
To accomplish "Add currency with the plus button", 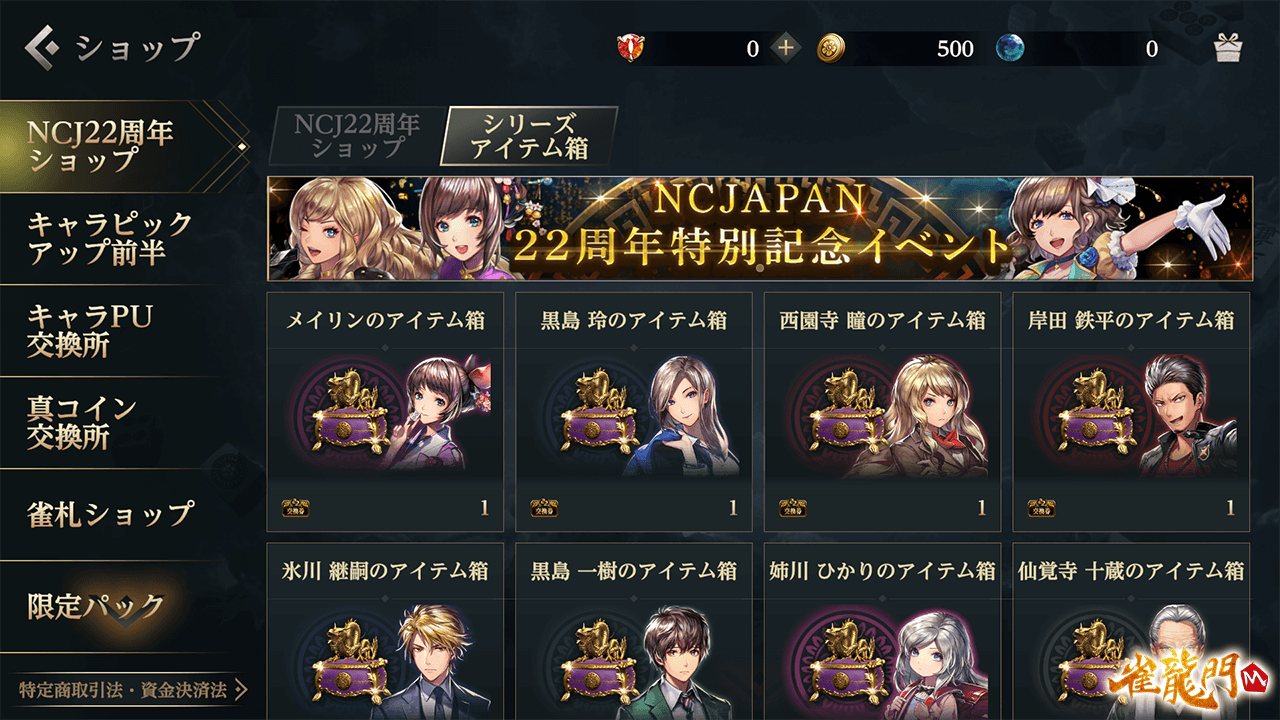I will pos(786,48).
